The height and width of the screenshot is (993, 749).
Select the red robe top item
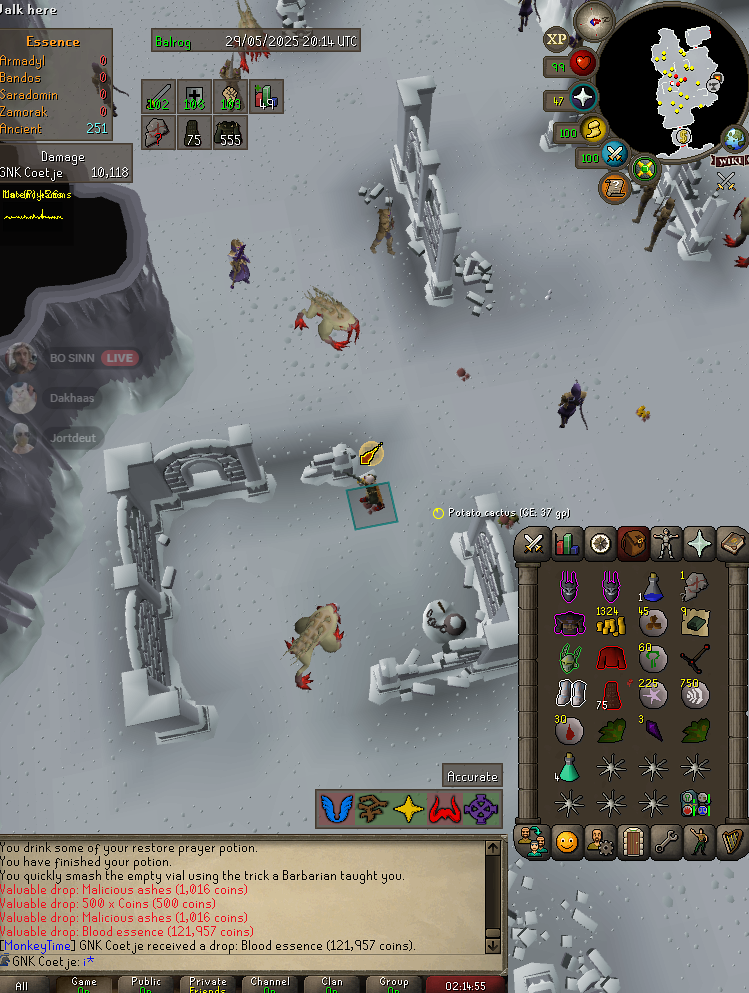point(609,658)
